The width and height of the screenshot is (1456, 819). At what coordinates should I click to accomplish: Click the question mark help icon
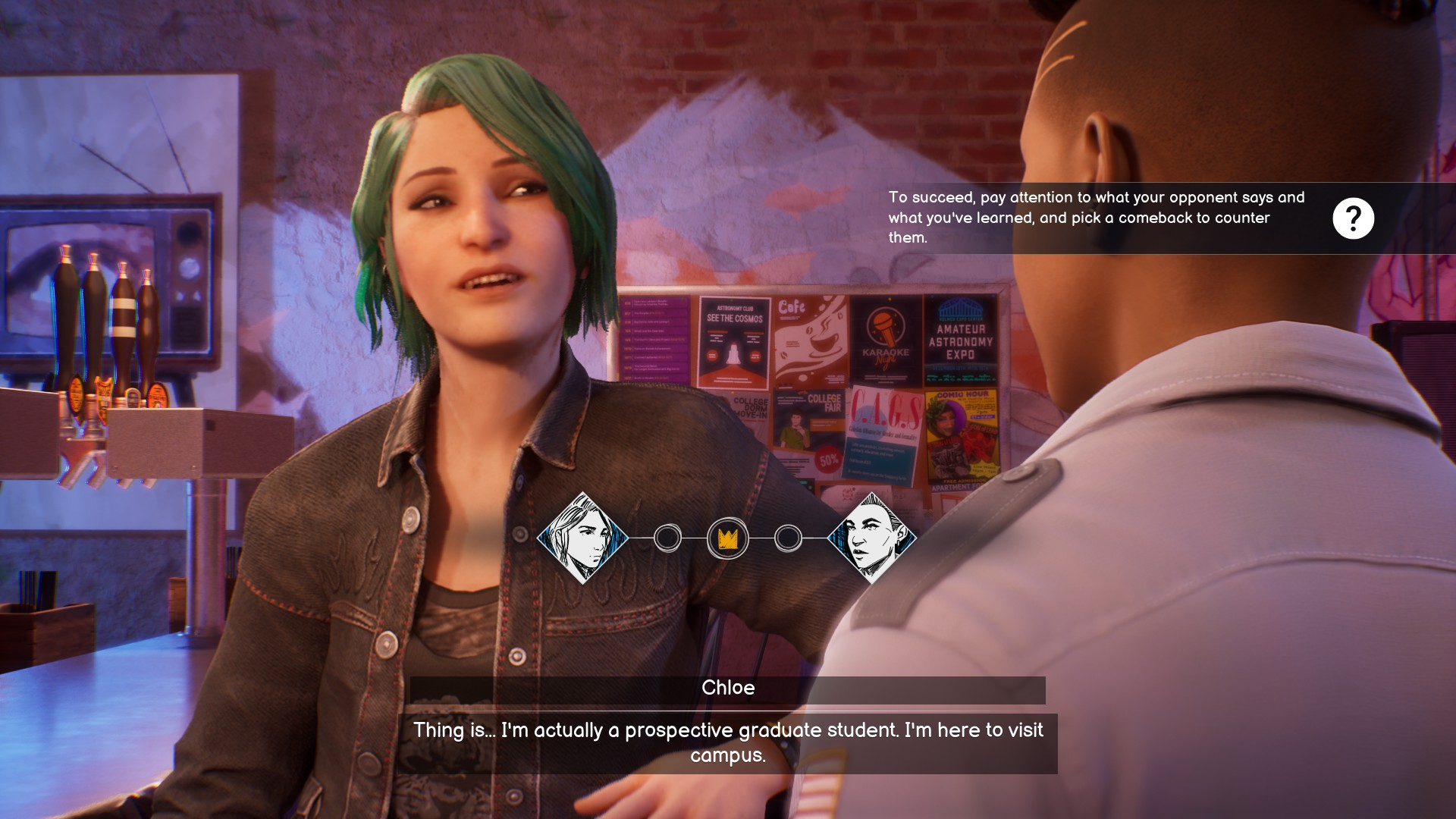(x=1353, y=218)
